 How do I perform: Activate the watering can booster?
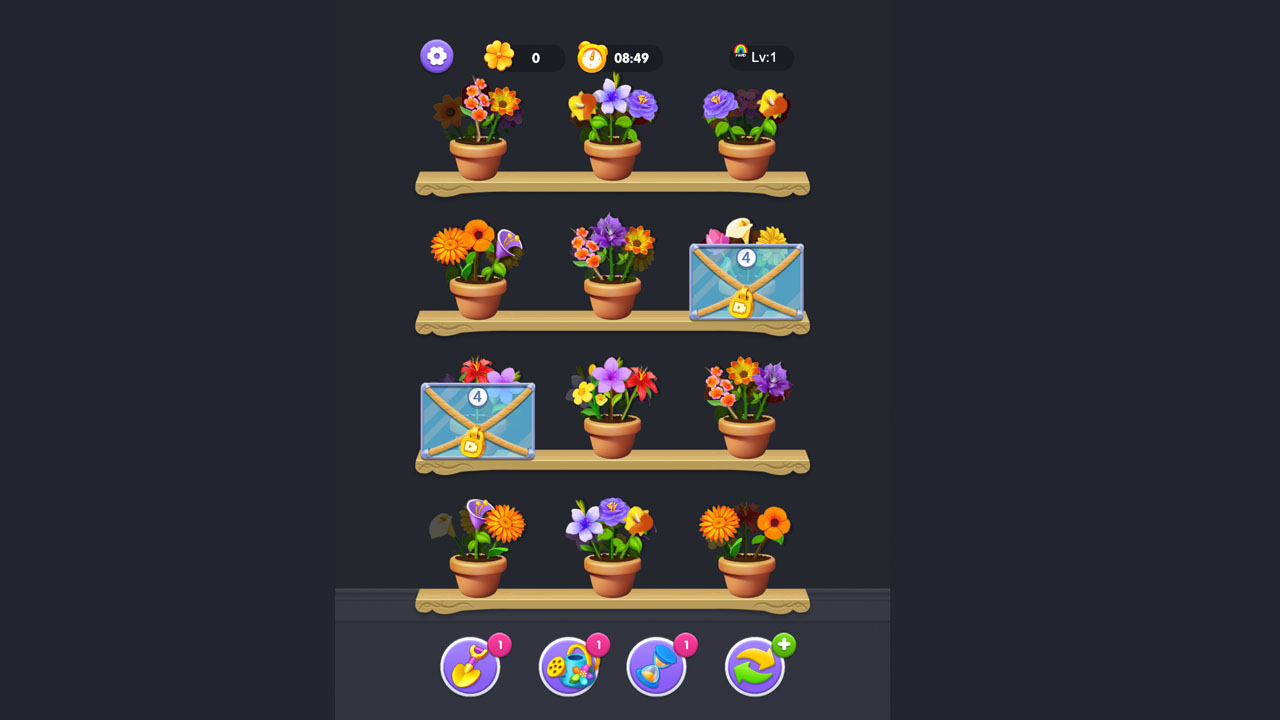point(568,666)
